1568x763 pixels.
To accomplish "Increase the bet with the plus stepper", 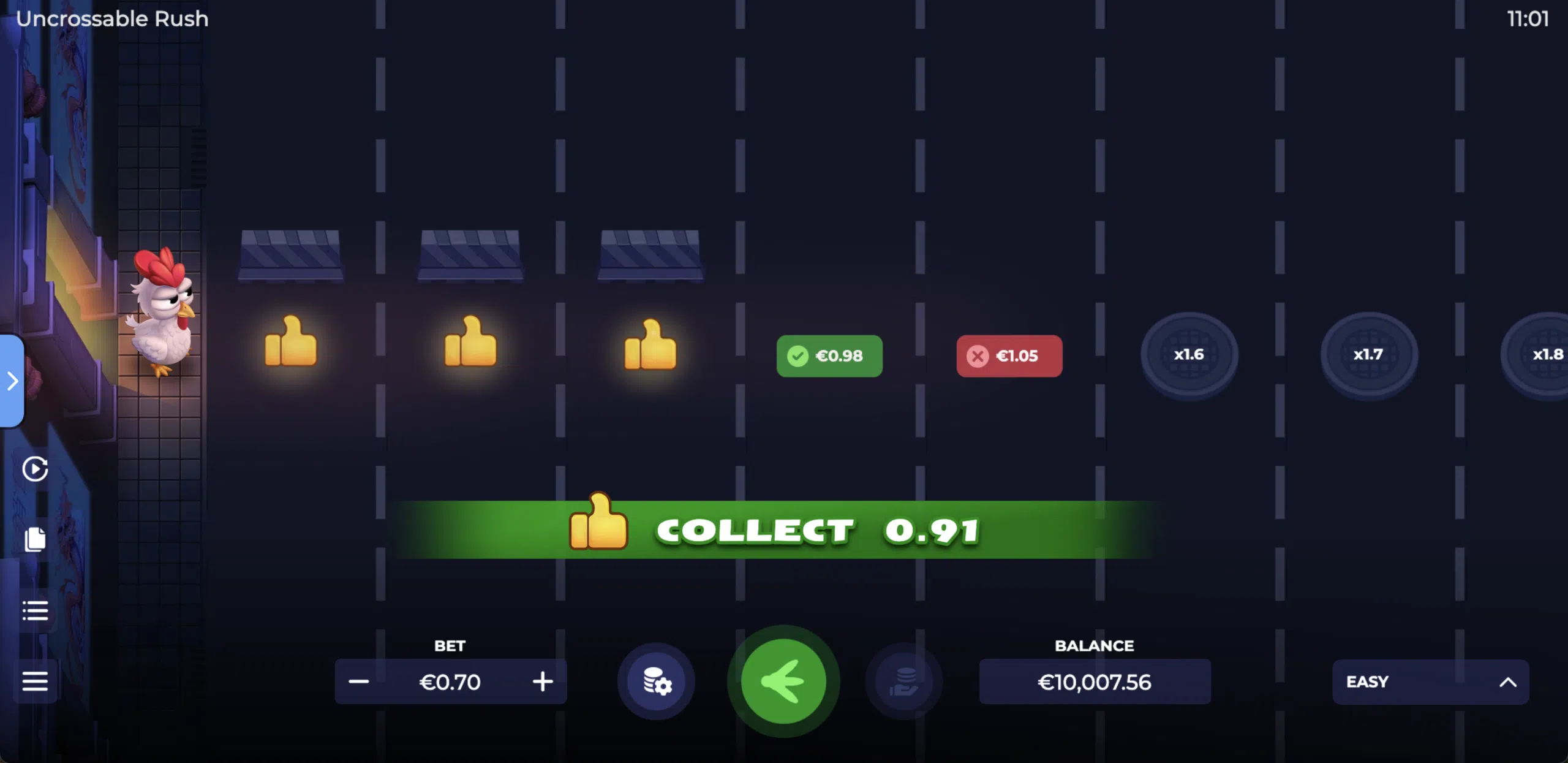I will (541, 681).
